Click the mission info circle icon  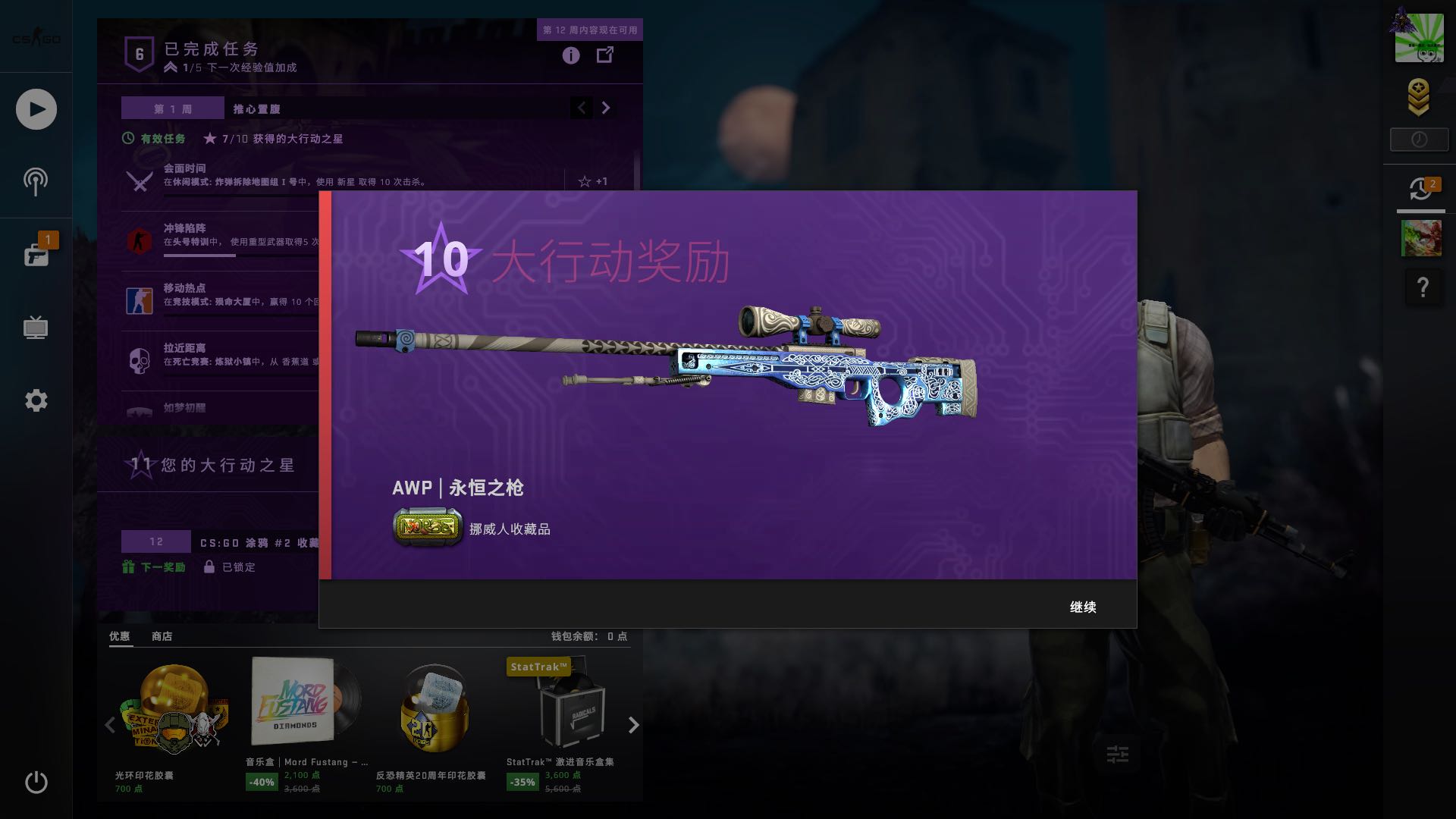tap(570, 55)
